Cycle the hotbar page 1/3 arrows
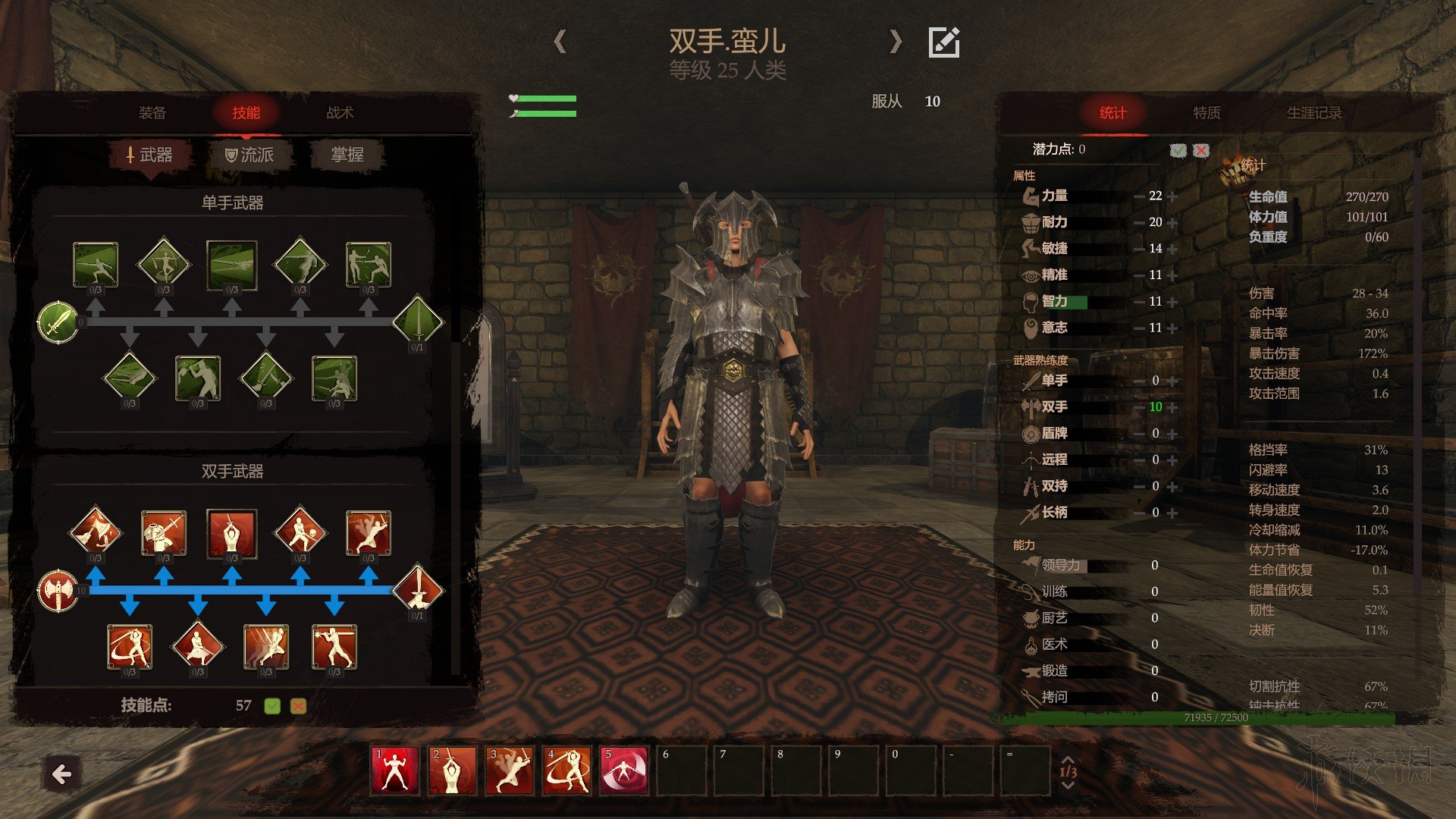This screenshot has height=819, width=1456. (1068, 771)
